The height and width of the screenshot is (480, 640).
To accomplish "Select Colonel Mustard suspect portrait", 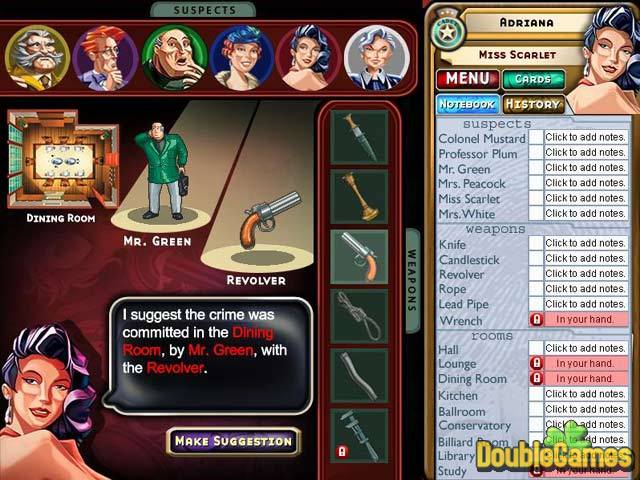I will pos(37,57).
